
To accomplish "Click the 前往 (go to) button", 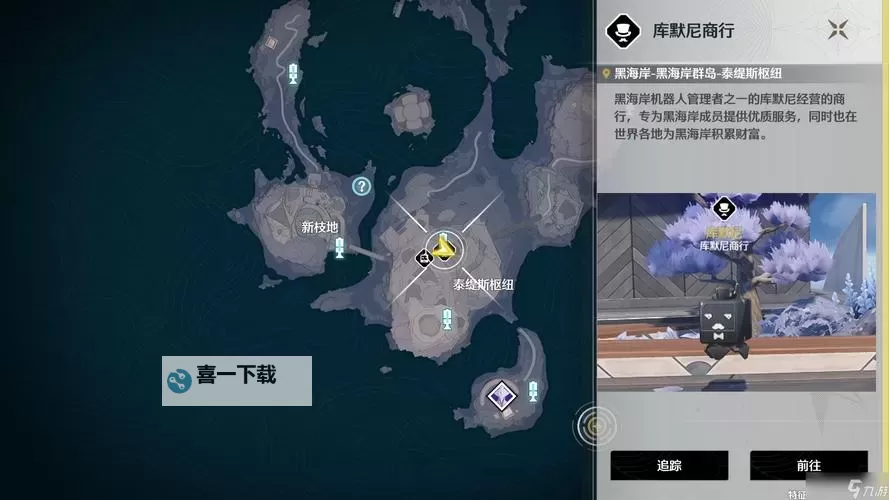I will (808, 465).
